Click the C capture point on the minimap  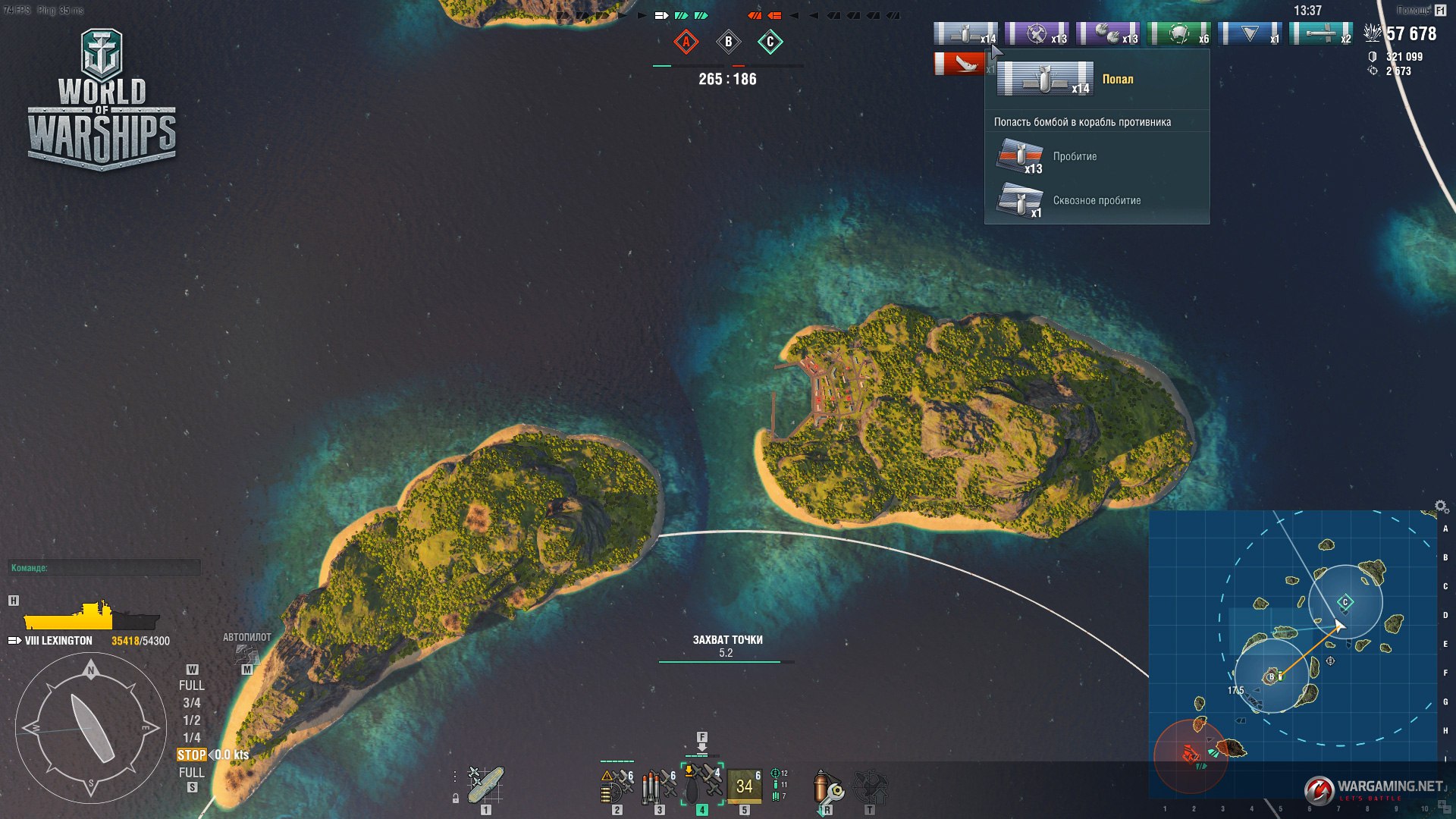1345,602
